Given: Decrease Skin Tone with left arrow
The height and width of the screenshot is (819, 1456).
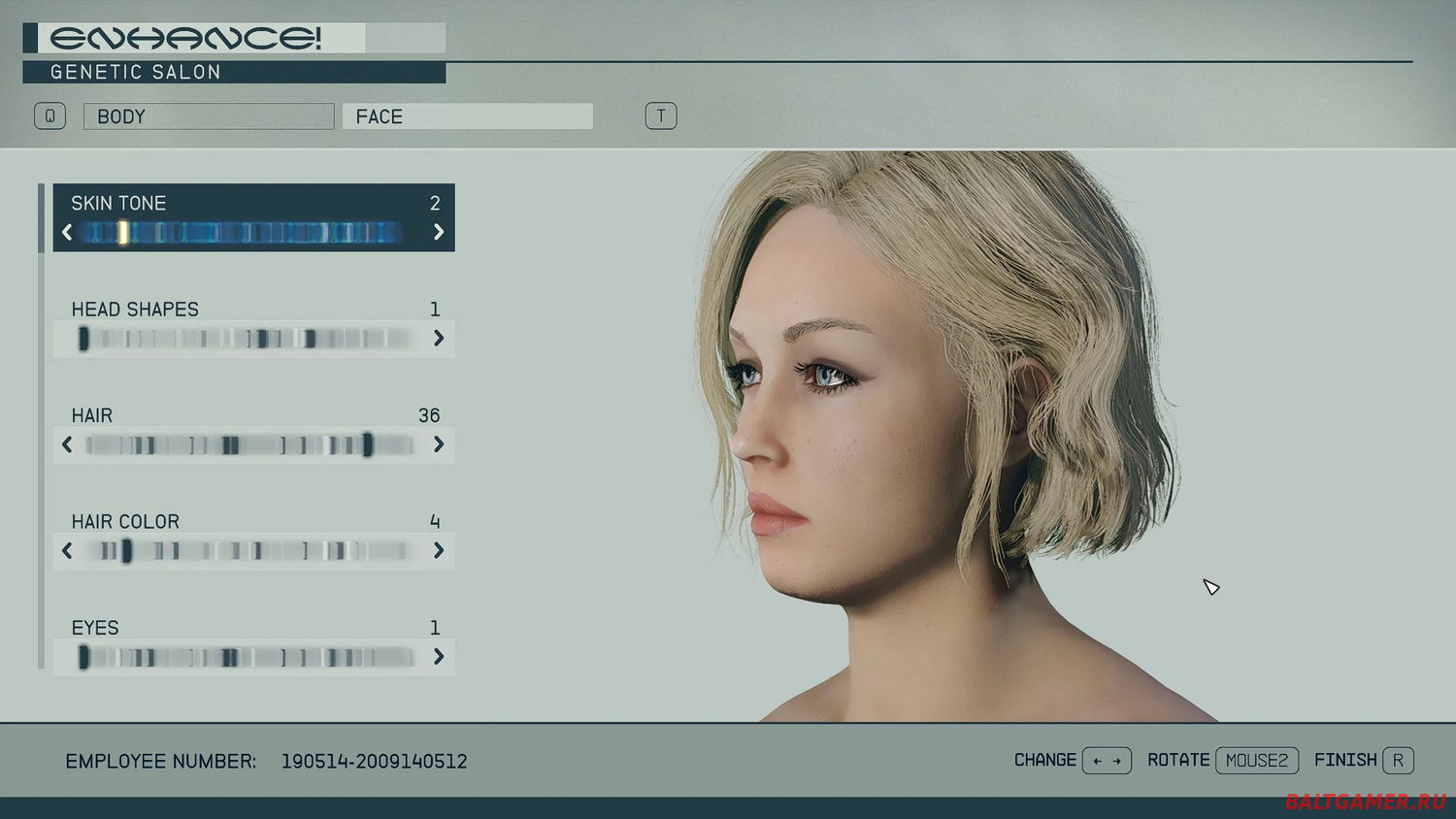Looking at the screenshot, I should (x=67, y=232).
